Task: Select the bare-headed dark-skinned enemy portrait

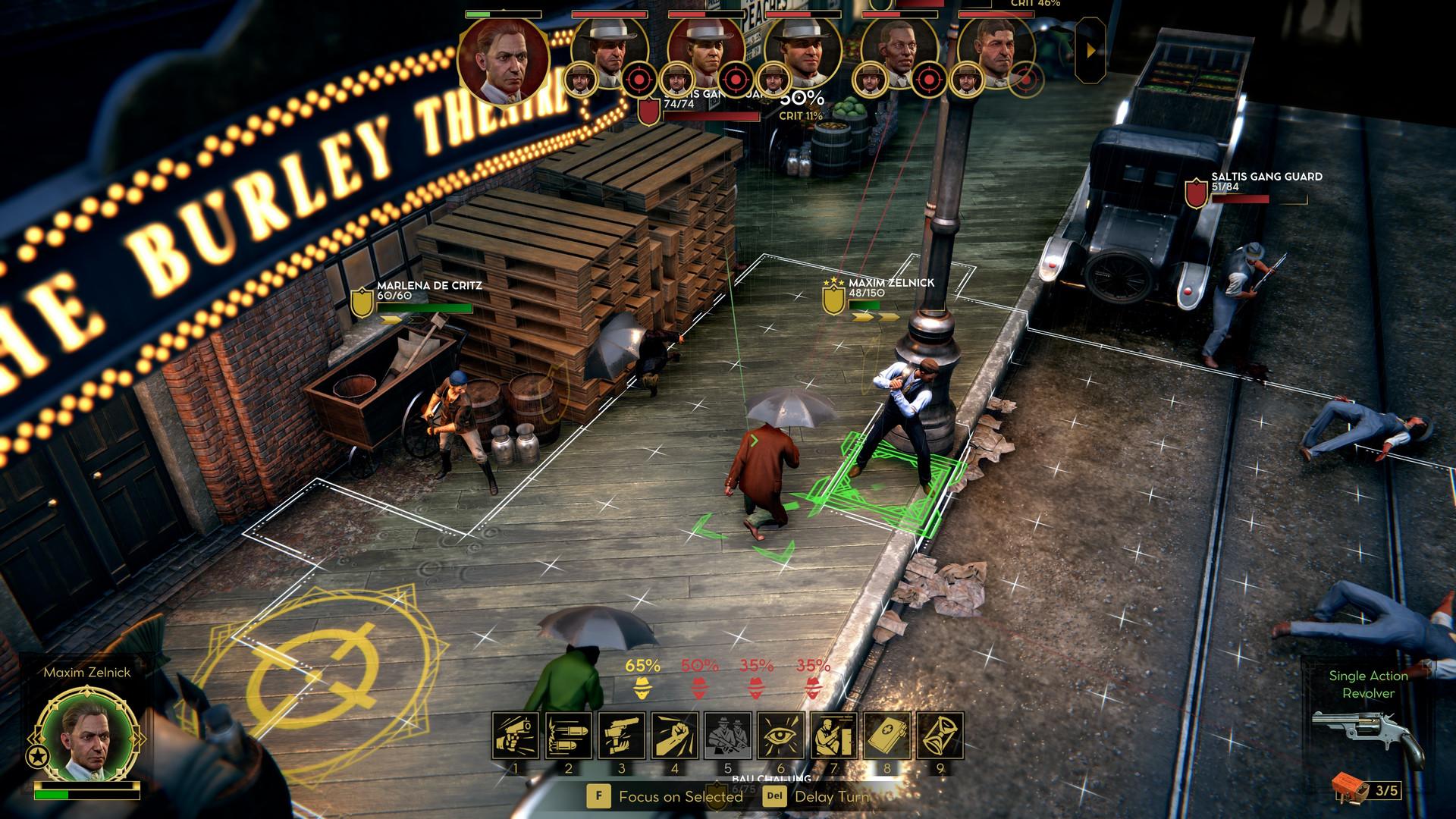Action: tap(899, 52)
